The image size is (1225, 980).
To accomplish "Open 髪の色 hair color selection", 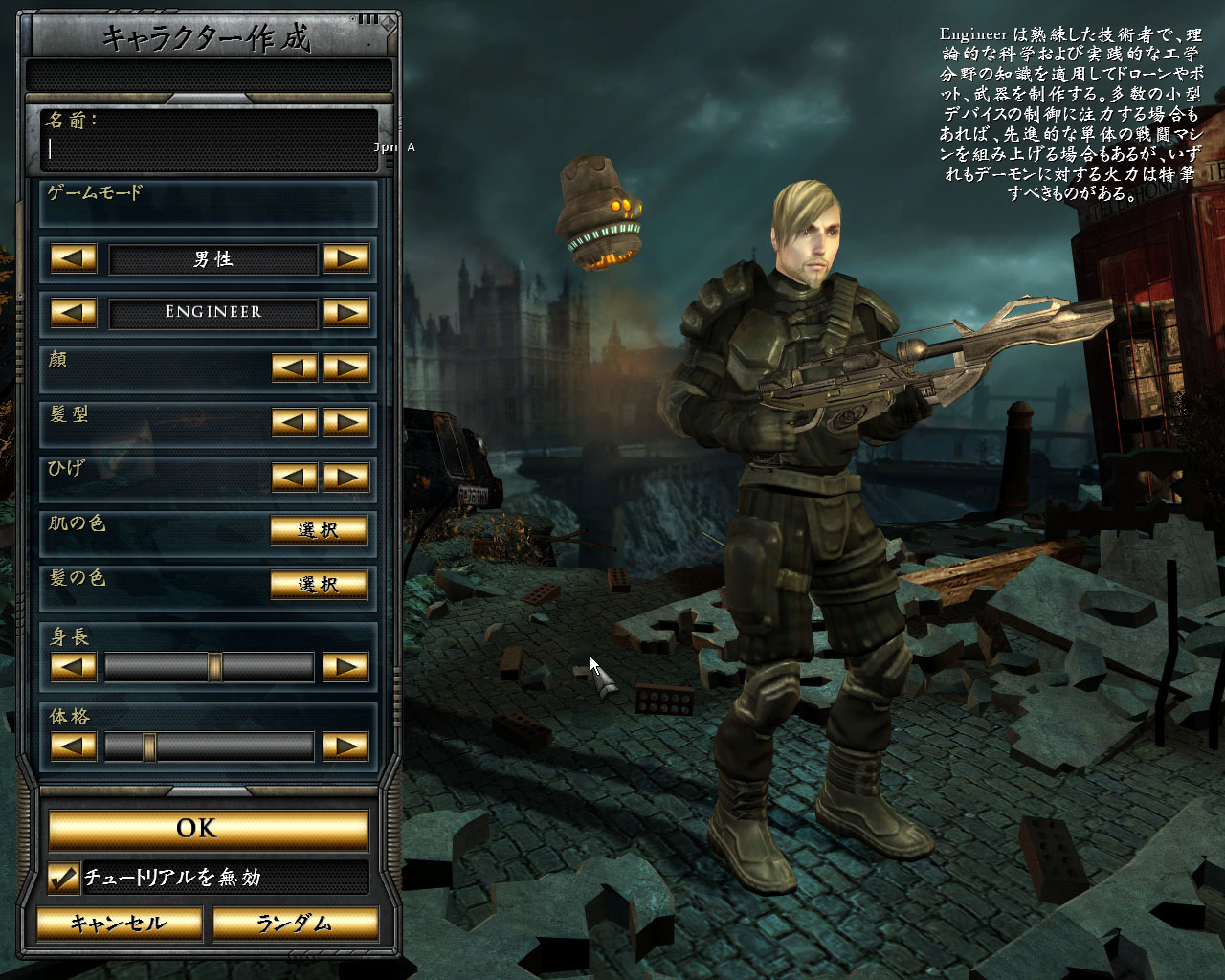I will point(319,584).
